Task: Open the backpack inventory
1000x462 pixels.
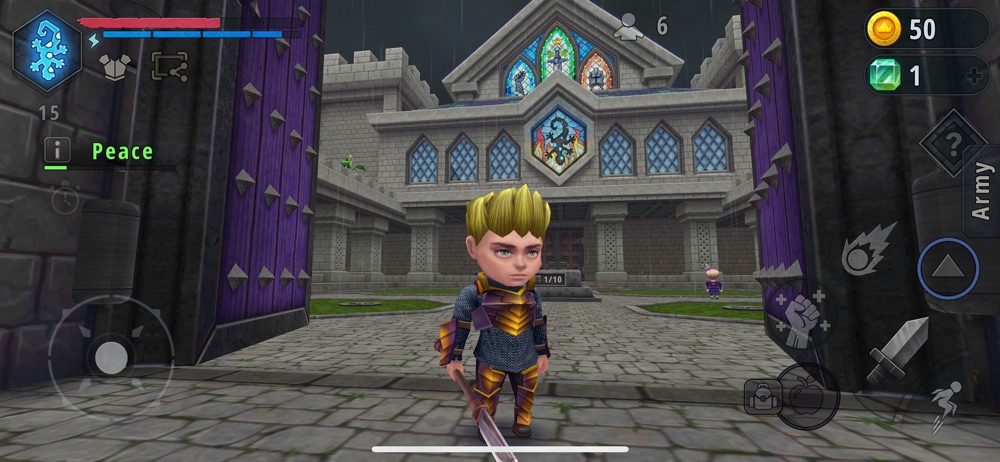Action: point(762,397)
